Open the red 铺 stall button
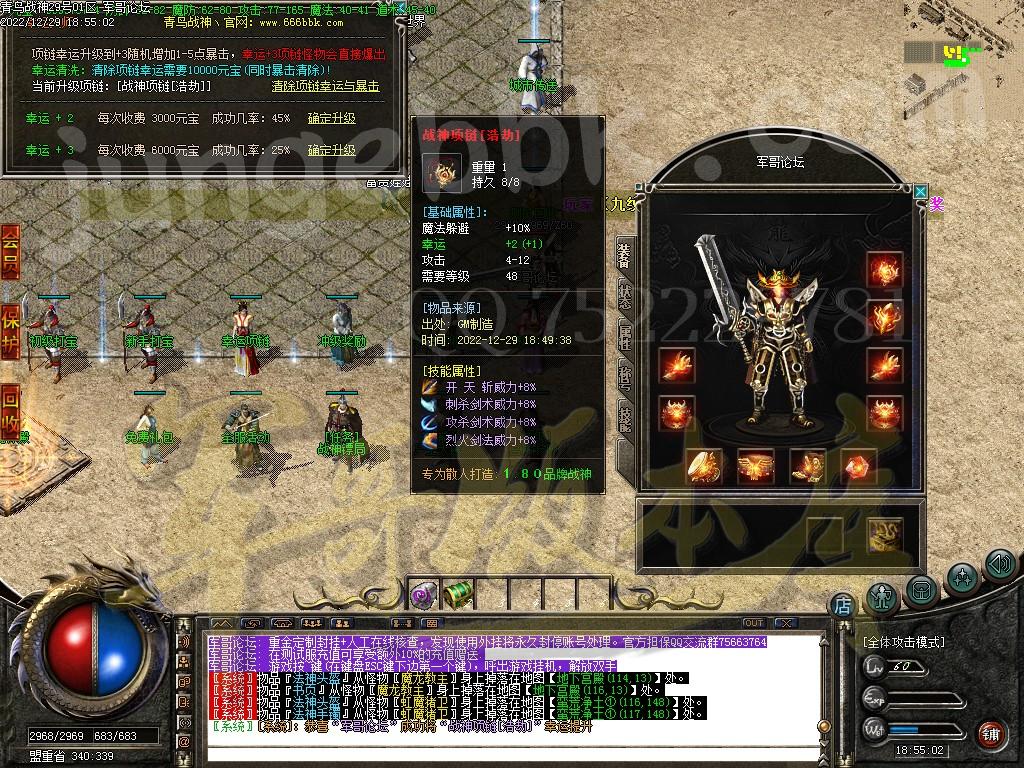The height and width of the screenshot is (768, 1024). pyautogui.click(x=990, y=734)
